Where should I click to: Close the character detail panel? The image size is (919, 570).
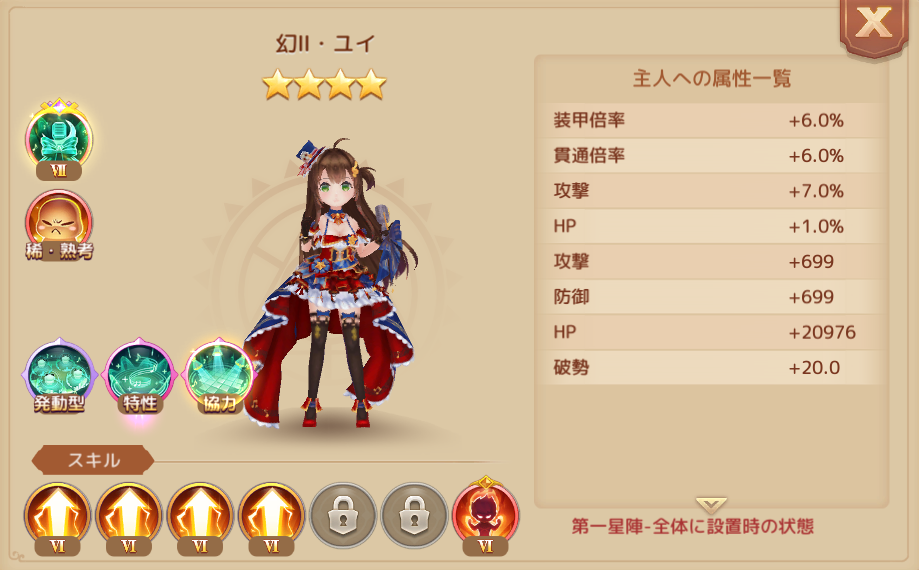873,25
